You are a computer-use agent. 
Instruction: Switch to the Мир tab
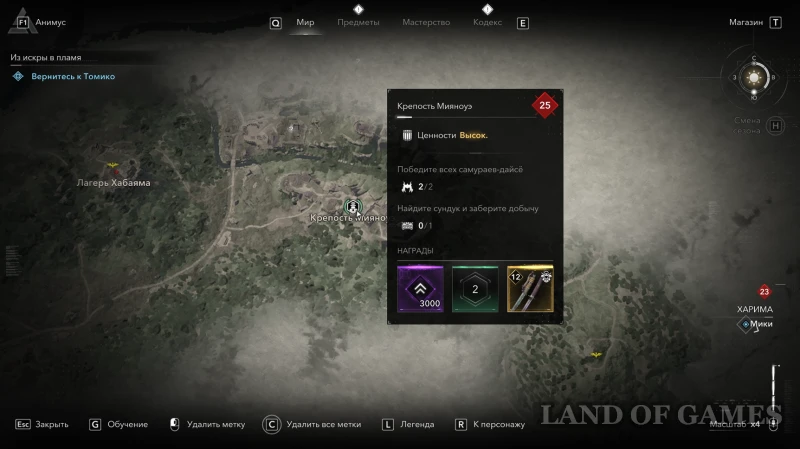tap(305, 22)
